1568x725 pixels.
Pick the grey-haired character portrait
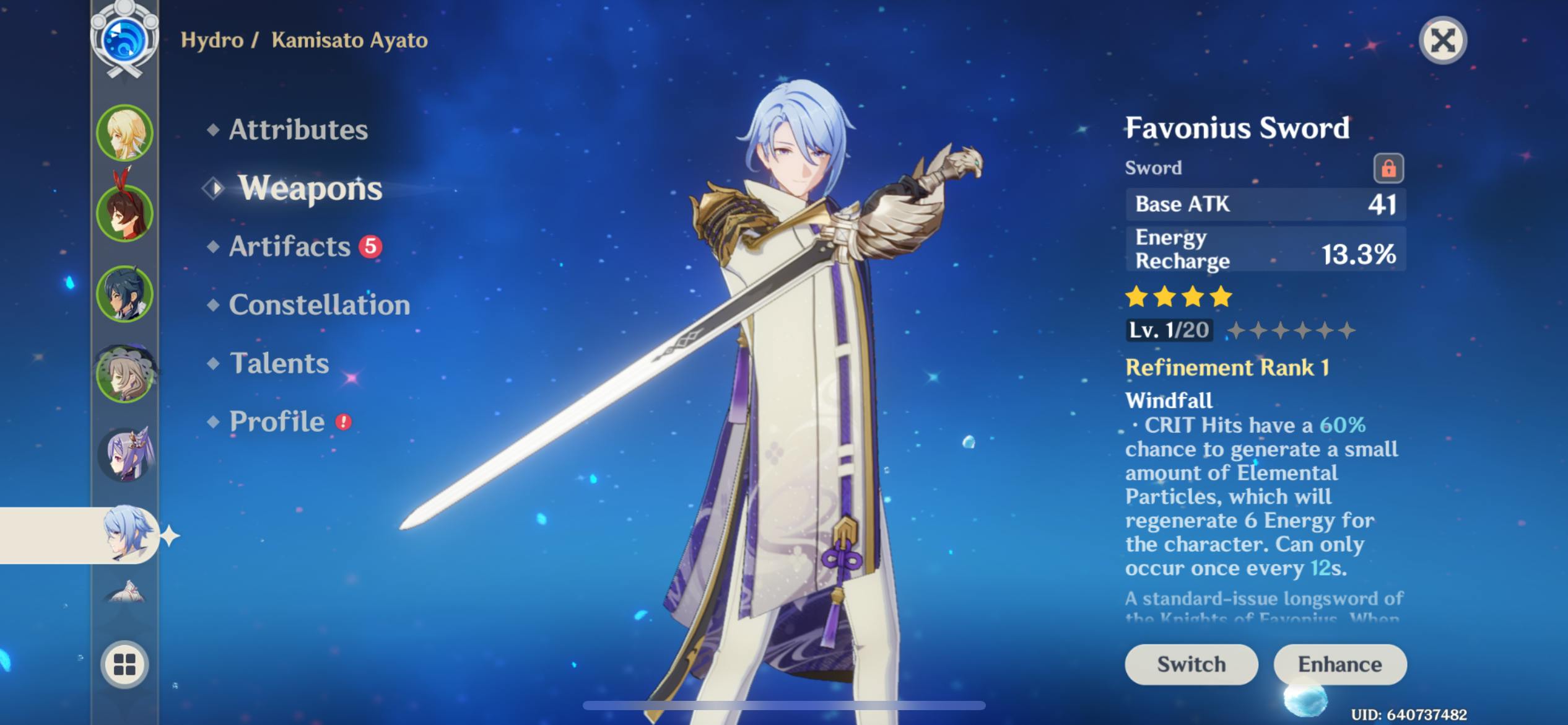click(x=124, y=374)
